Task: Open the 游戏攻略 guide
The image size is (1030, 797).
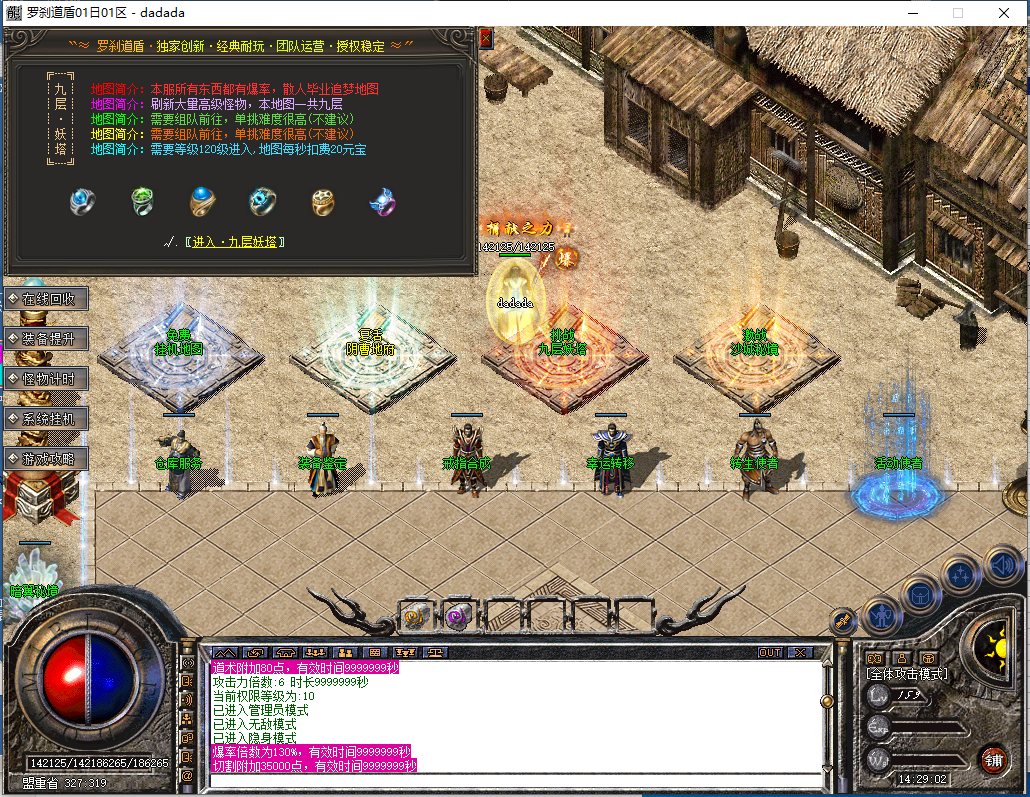Action: pyautogui.click(x=46, y=458)
